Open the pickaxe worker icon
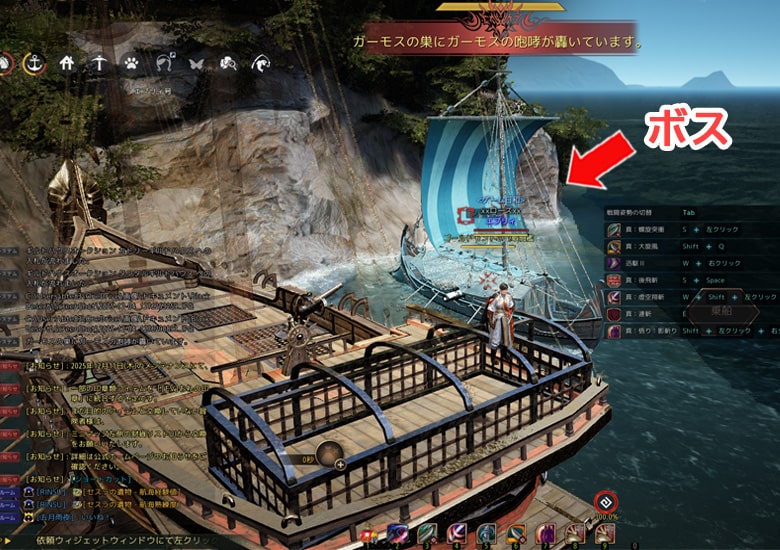The height and width of the screenshot is (550, 780). 99,63
